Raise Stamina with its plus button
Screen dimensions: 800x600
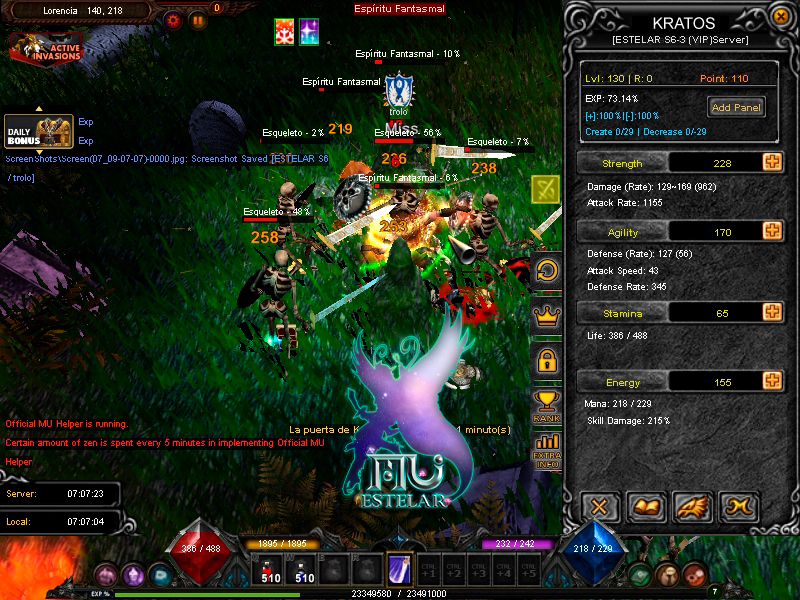click(772, 312)
